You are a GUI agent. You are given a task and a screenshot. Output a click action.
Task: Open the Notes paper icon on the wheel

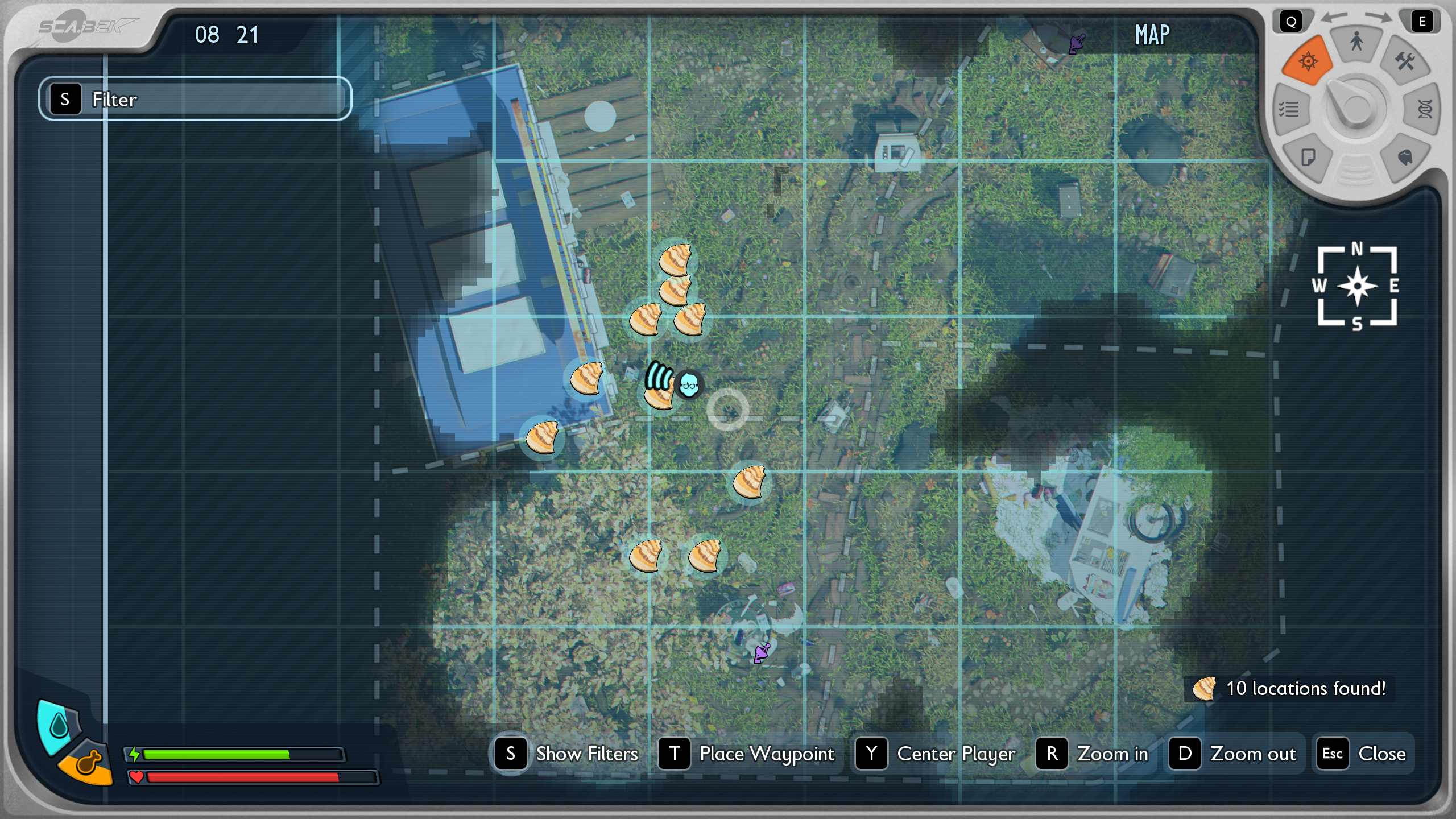(1308, 157)
